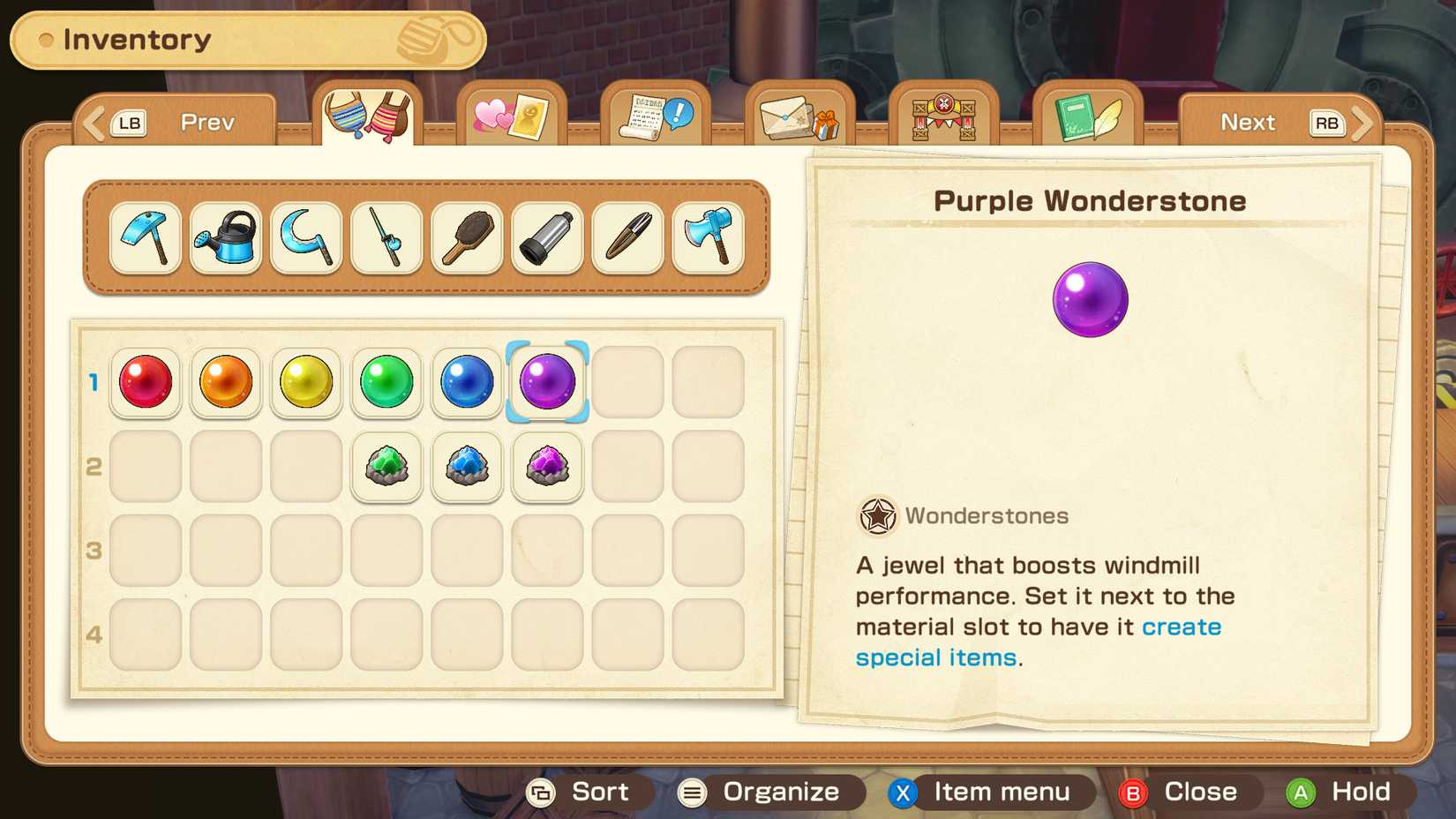Image resolution: width=1456 pixels, height=819 pixels.
Task: Select the highlighted Purple Wonderstone
Action: (x=546, y=382)
